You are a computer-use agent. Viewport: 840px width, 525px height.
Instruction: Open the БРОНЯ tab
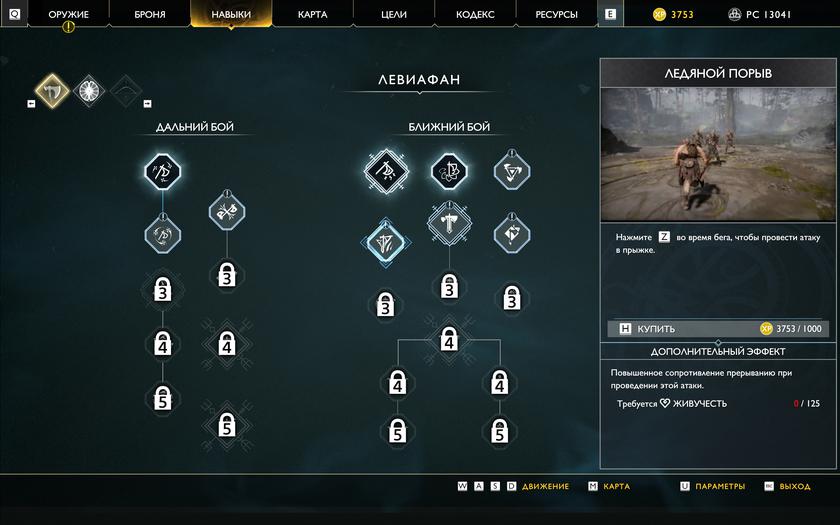coord(150,15)
